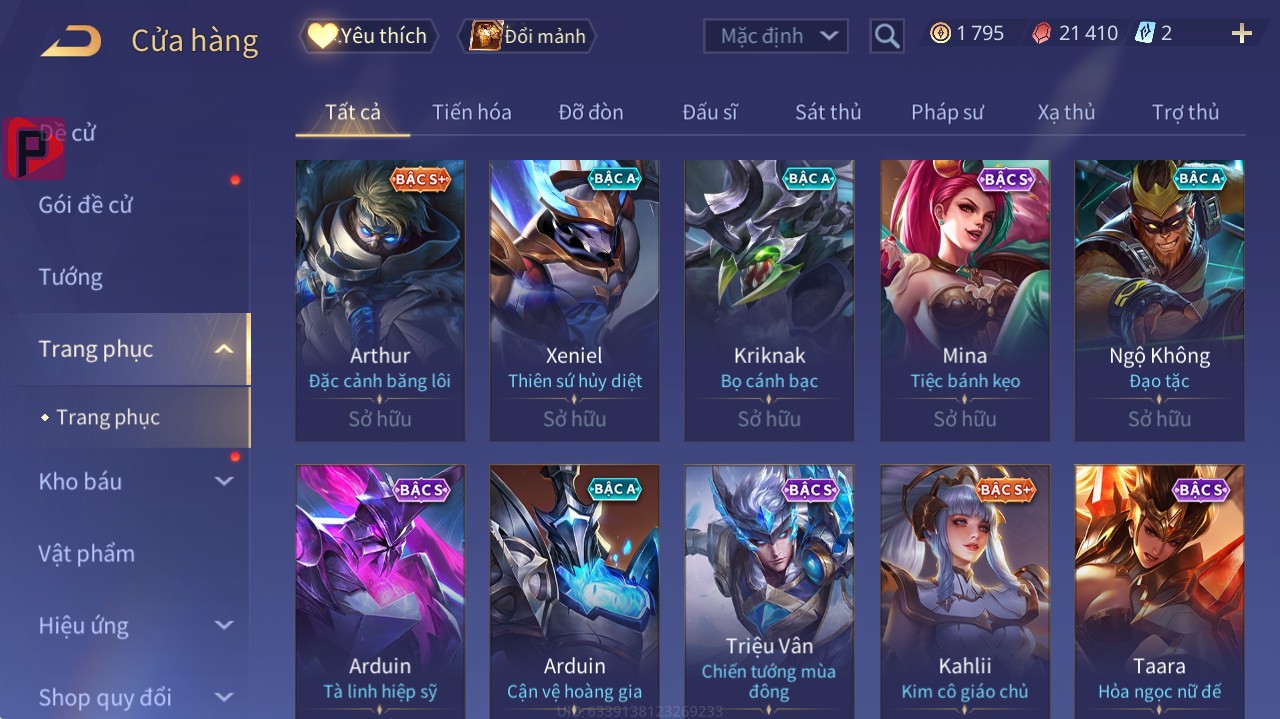Choose Mina's Tiệc bánh kẹo skin card
This screenshot has width=1280, height=719.
click(x=965, y=300)
